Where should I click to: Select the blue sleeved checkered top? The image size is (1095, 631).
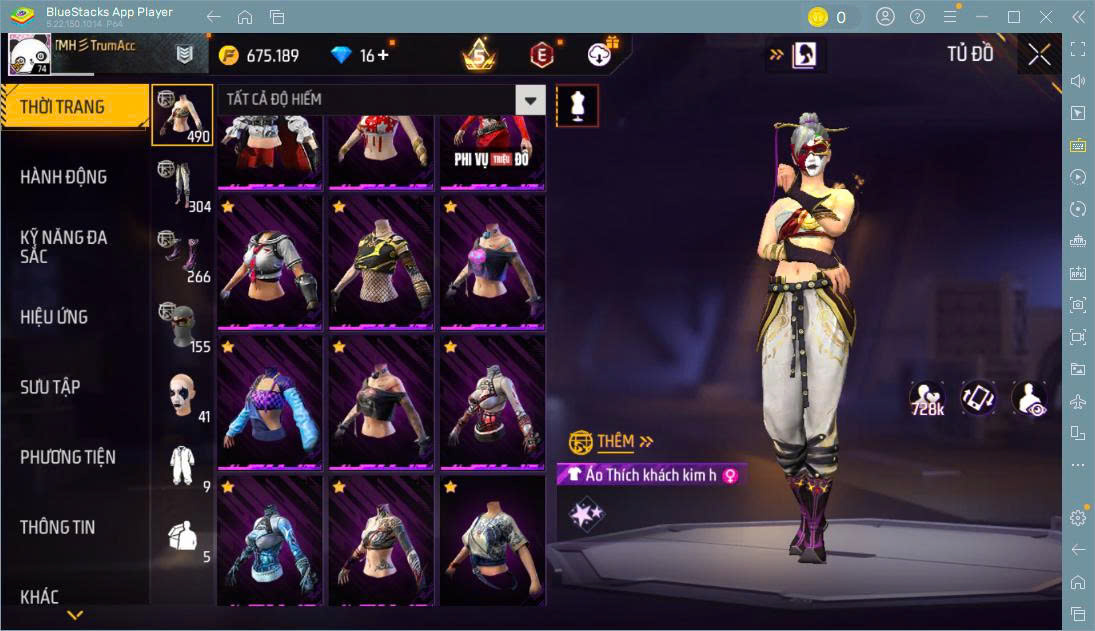point(268,402)
